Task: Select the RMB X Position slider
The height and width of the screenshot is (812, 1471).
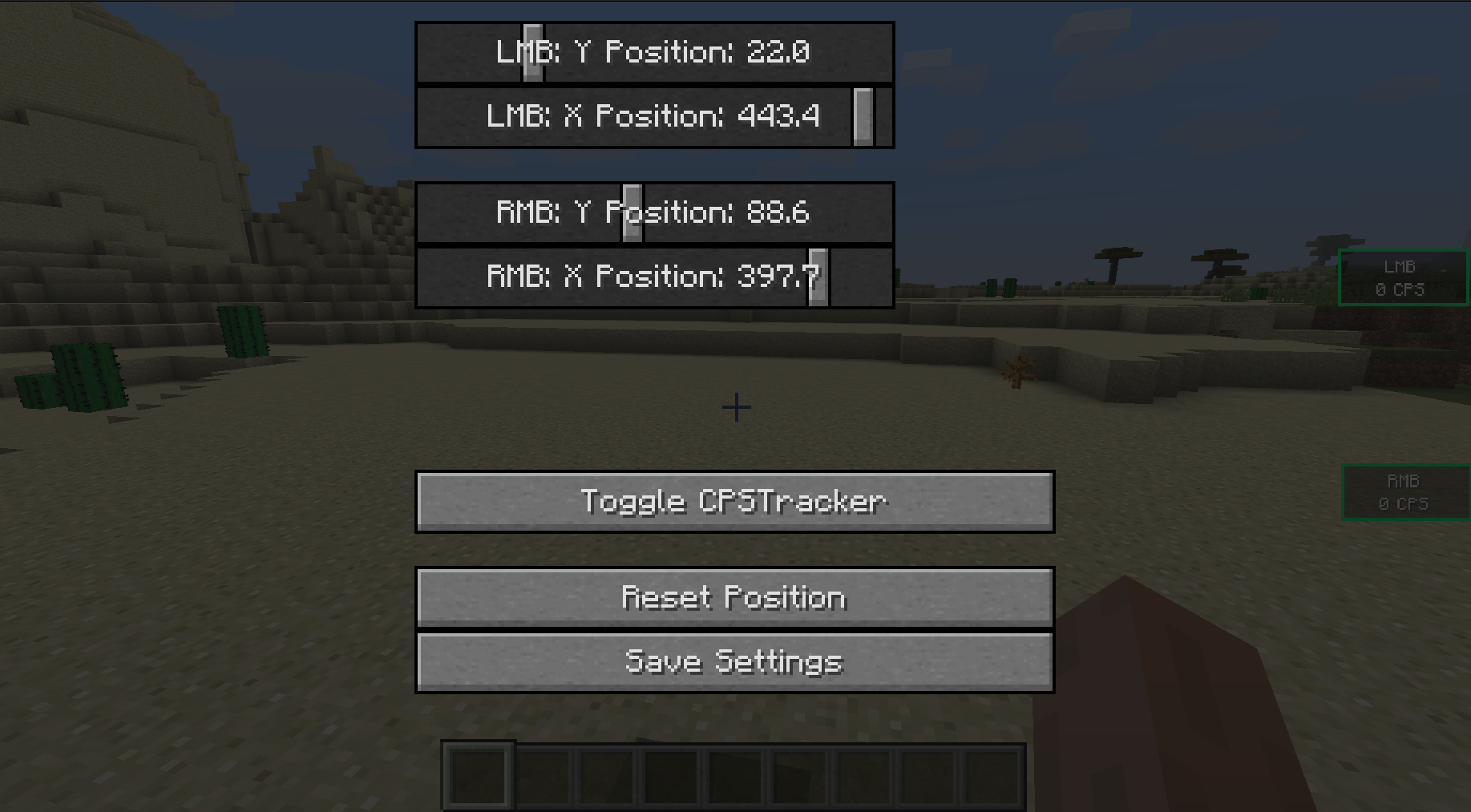Action: point(818,277)
